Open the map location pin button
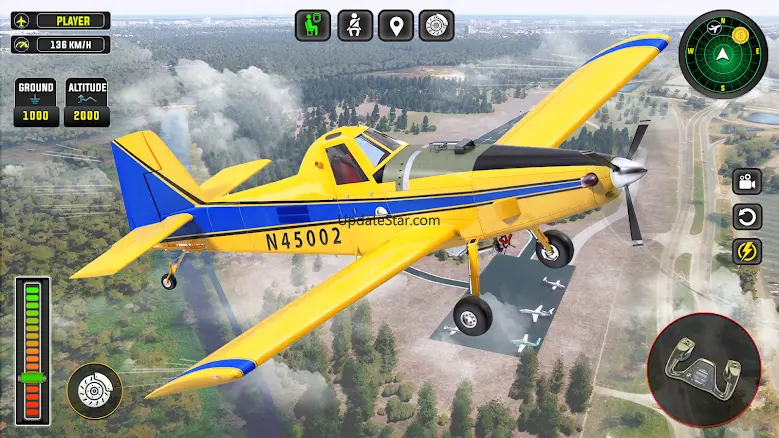 pos(395,25)
